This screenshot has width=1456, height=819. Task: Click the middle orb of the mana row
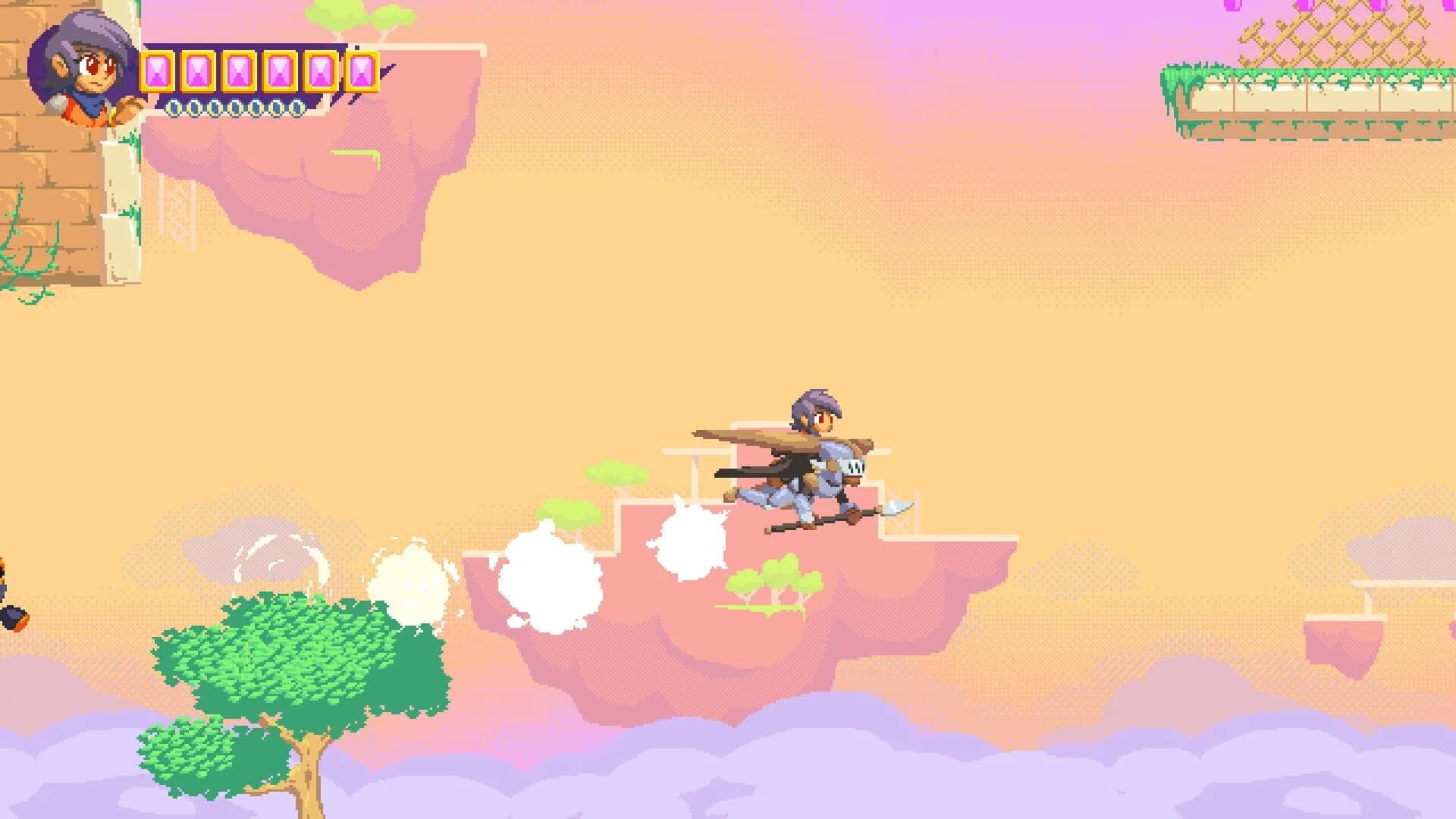click(234, 107)
